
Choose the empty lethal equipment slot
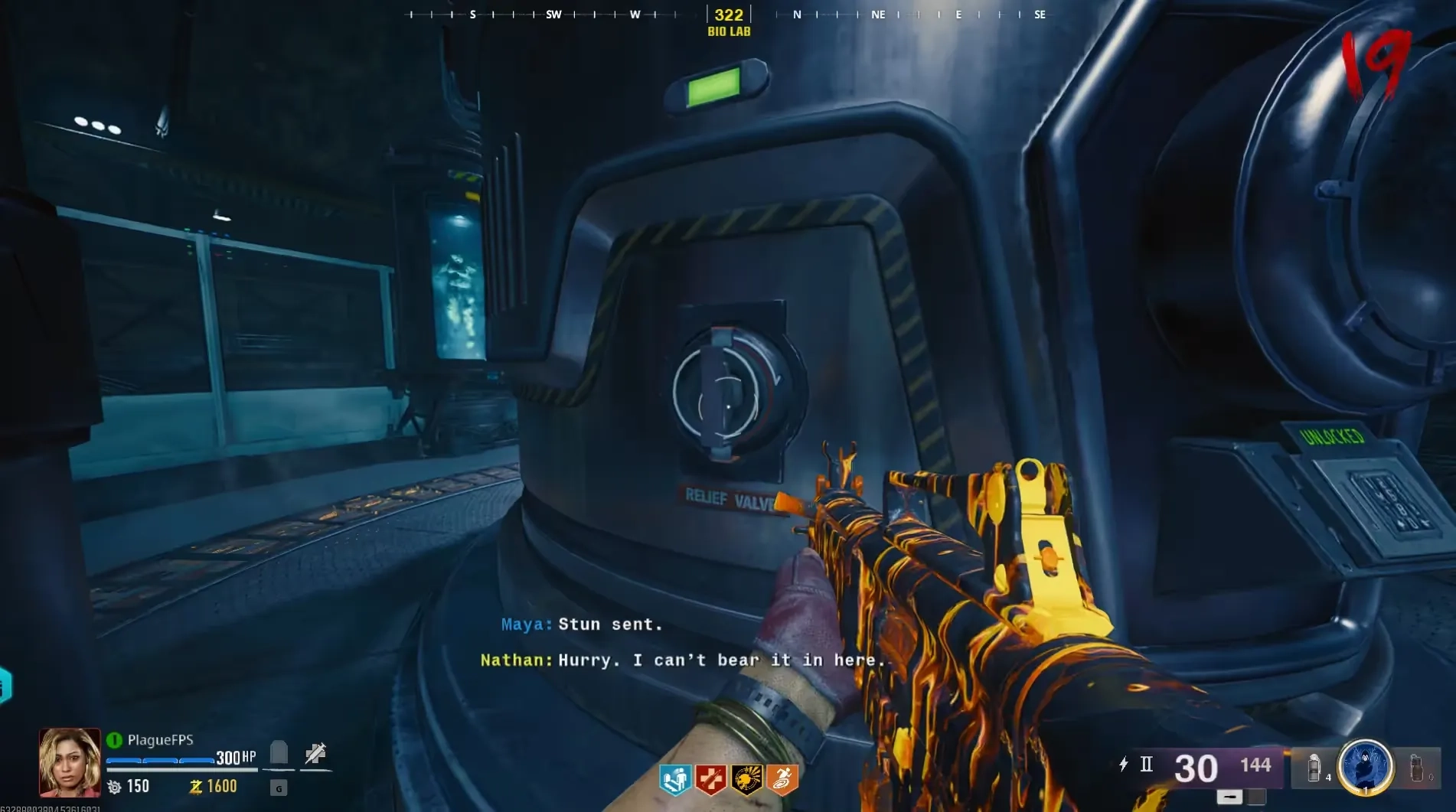(x=1417, y=768)
